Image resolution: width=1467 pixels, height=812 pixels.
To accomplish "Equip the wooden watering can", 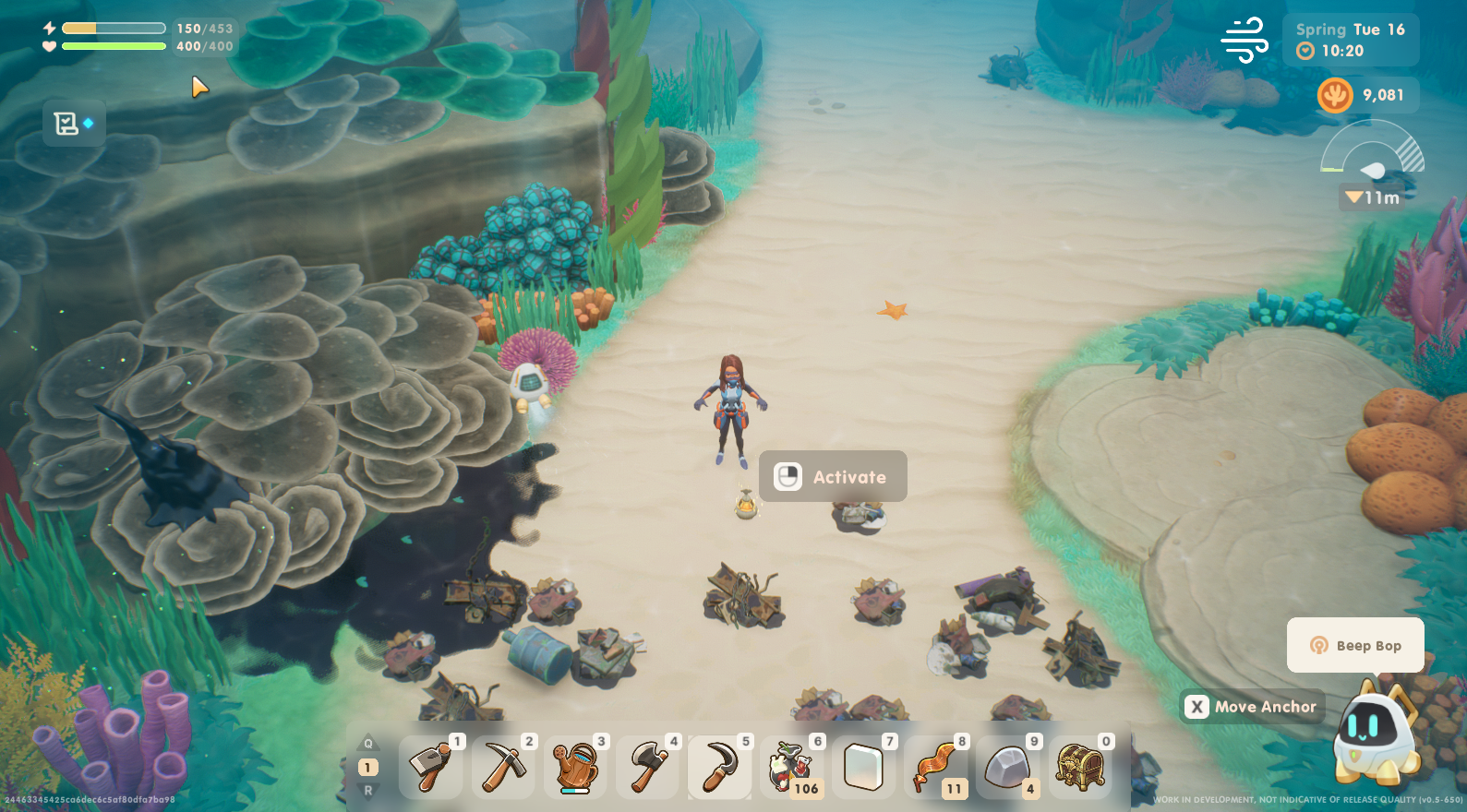I will [x=575, y=767].
